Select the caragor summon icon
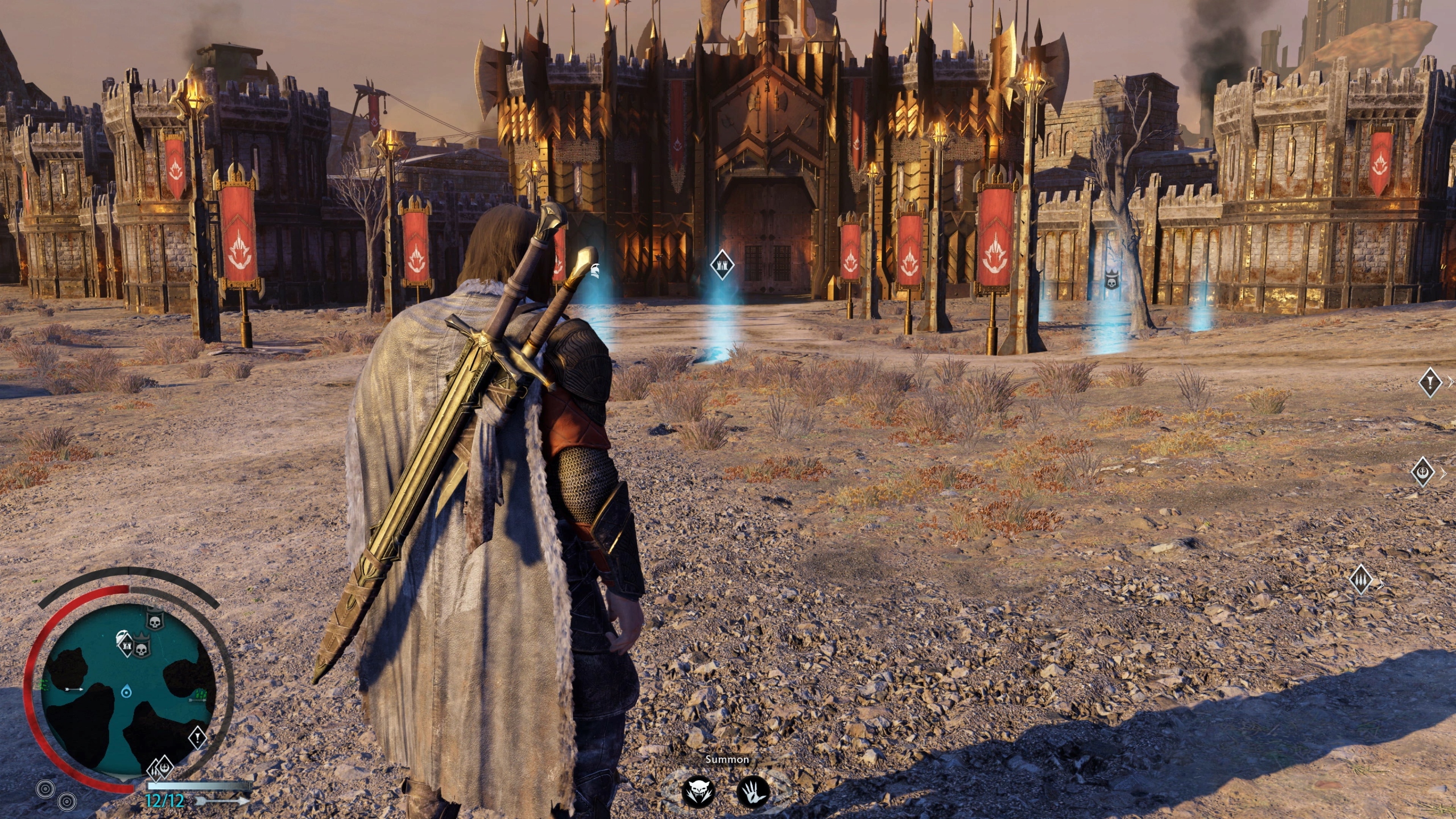This screenshot has height=819, width=1456. point(700,791)
